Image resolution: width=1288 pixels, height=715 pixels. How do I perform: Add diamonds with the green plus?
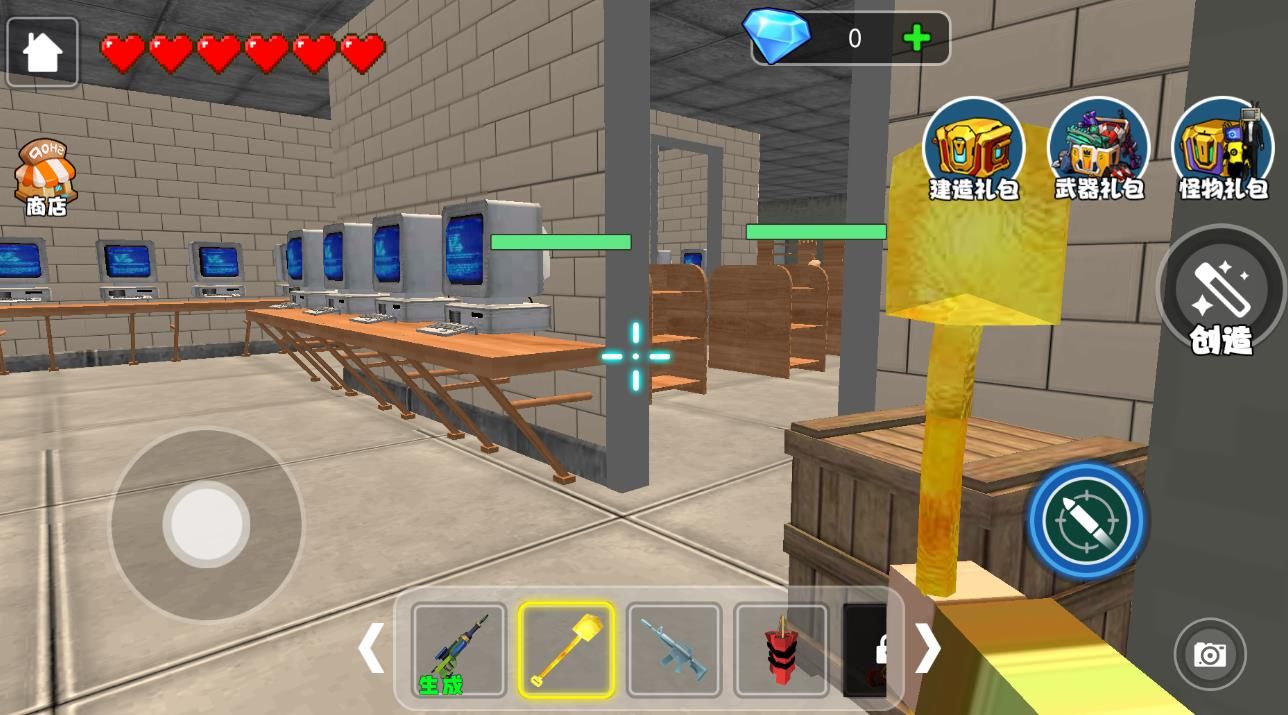(x=916, y=39)
